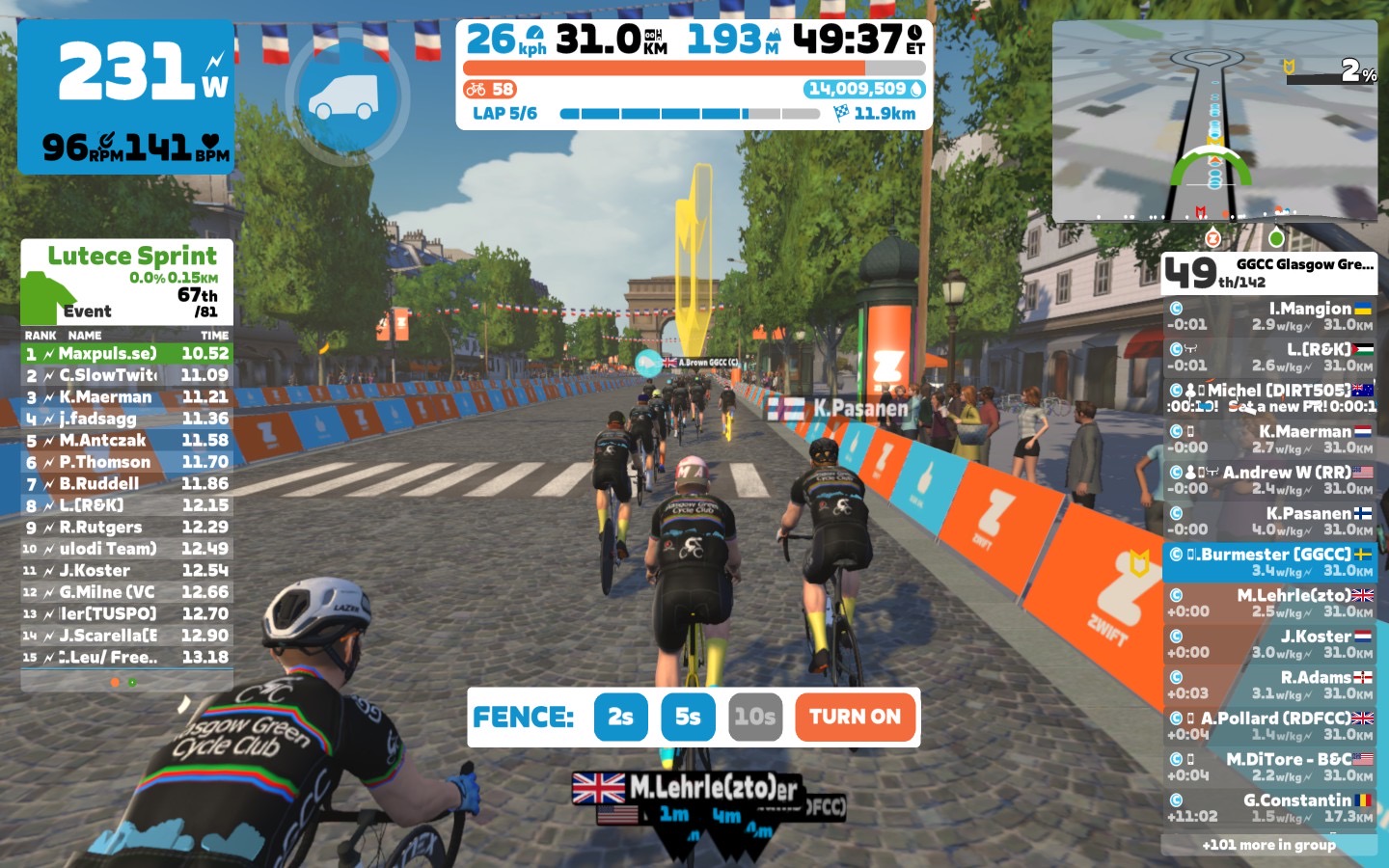Select the 10s fence option
This screenshot has height=868, width=1389.
click(754, 717)
